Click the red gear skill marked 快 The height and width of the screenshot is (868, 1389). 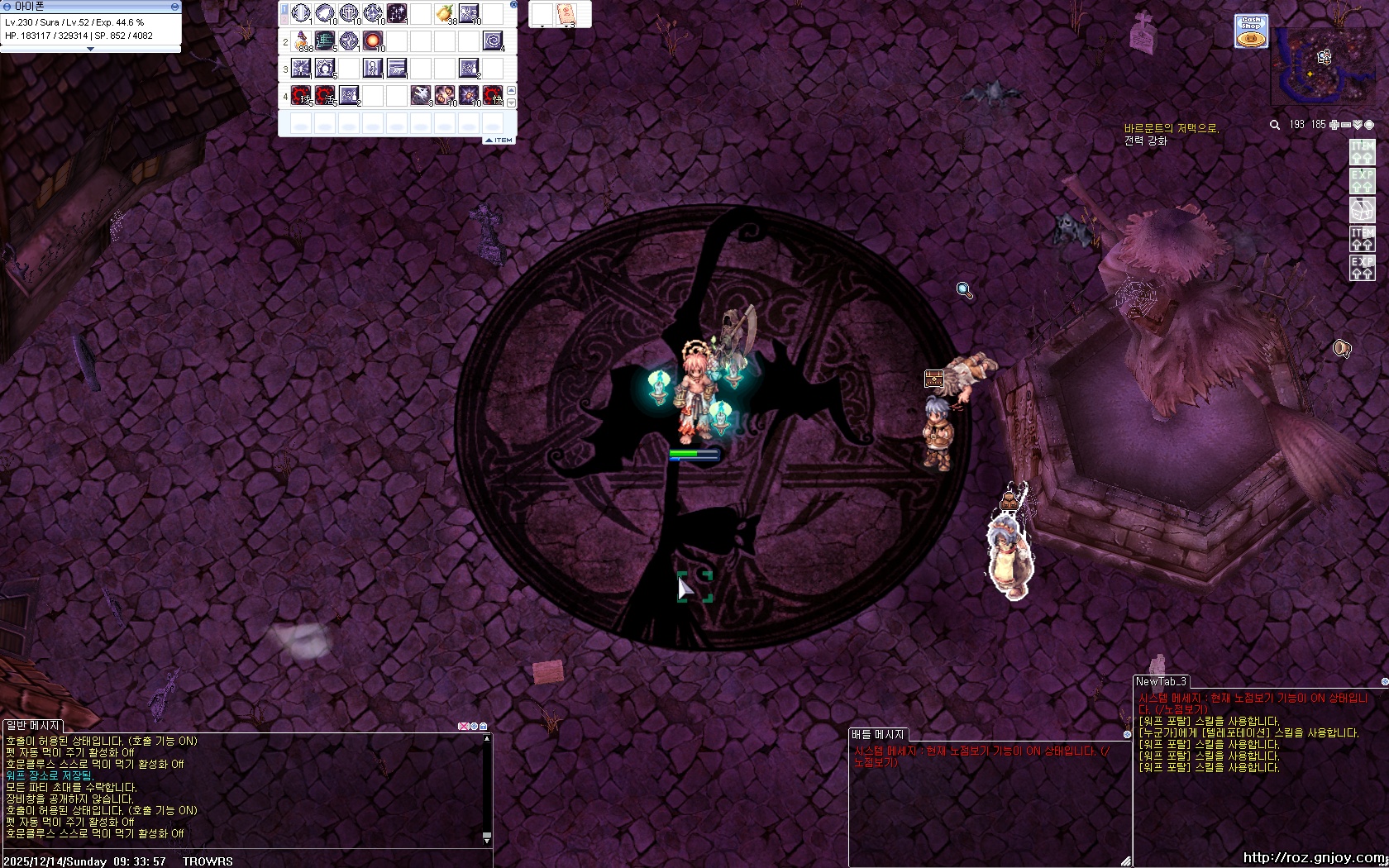pos(493,95)
